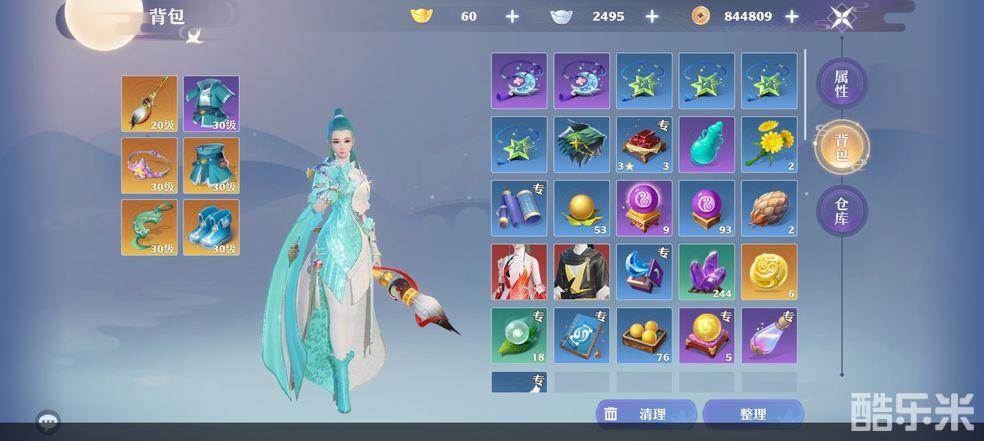Add copper coins using its plus button

(792, 16)
